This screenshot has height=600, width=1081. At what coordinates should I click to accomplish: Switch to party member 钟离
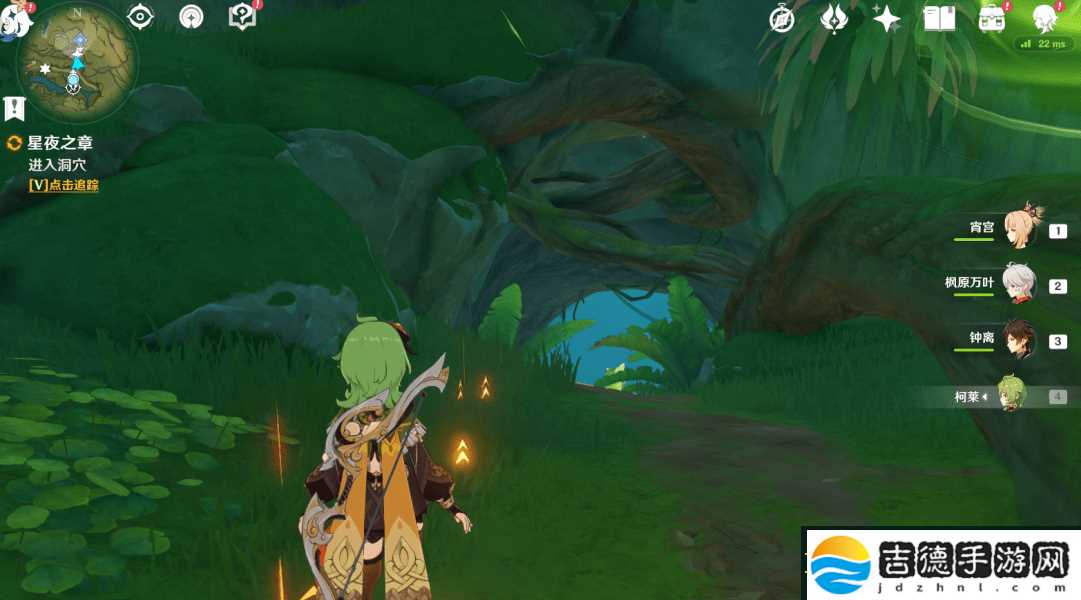pos(1019,340)
